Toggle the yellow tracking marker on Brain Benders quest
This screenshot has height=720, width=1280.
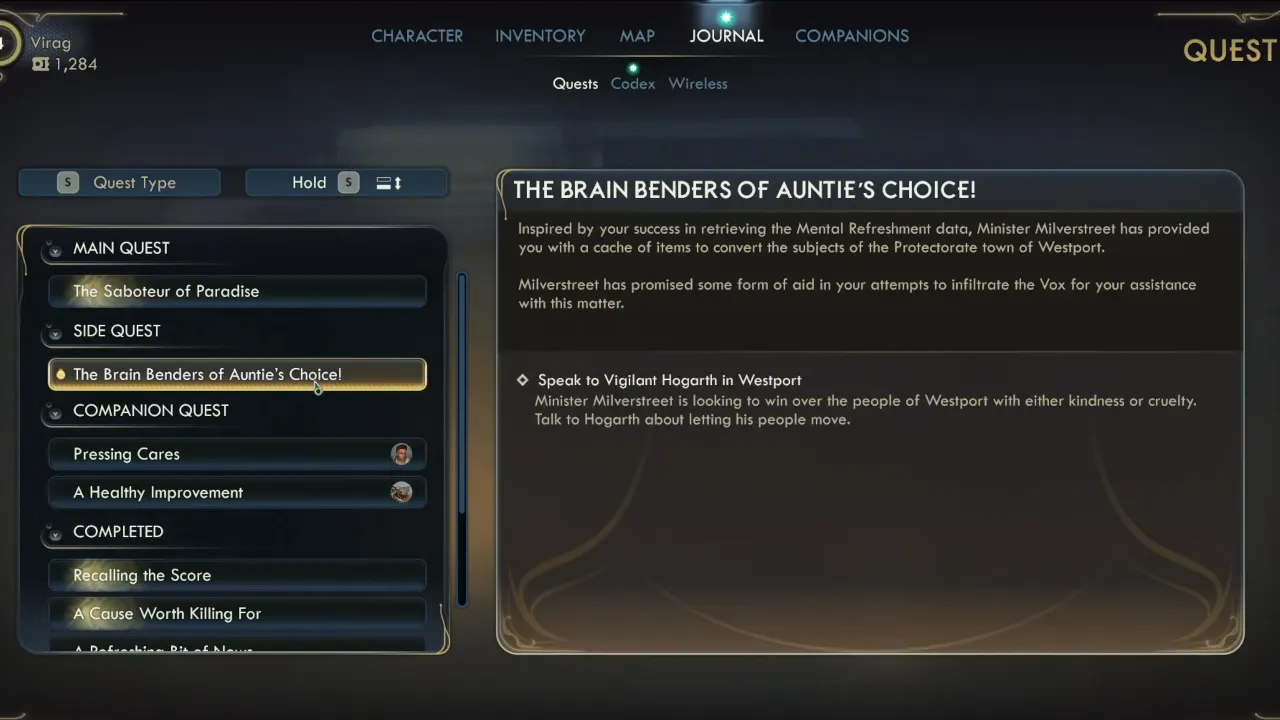(x=61, y=374)
